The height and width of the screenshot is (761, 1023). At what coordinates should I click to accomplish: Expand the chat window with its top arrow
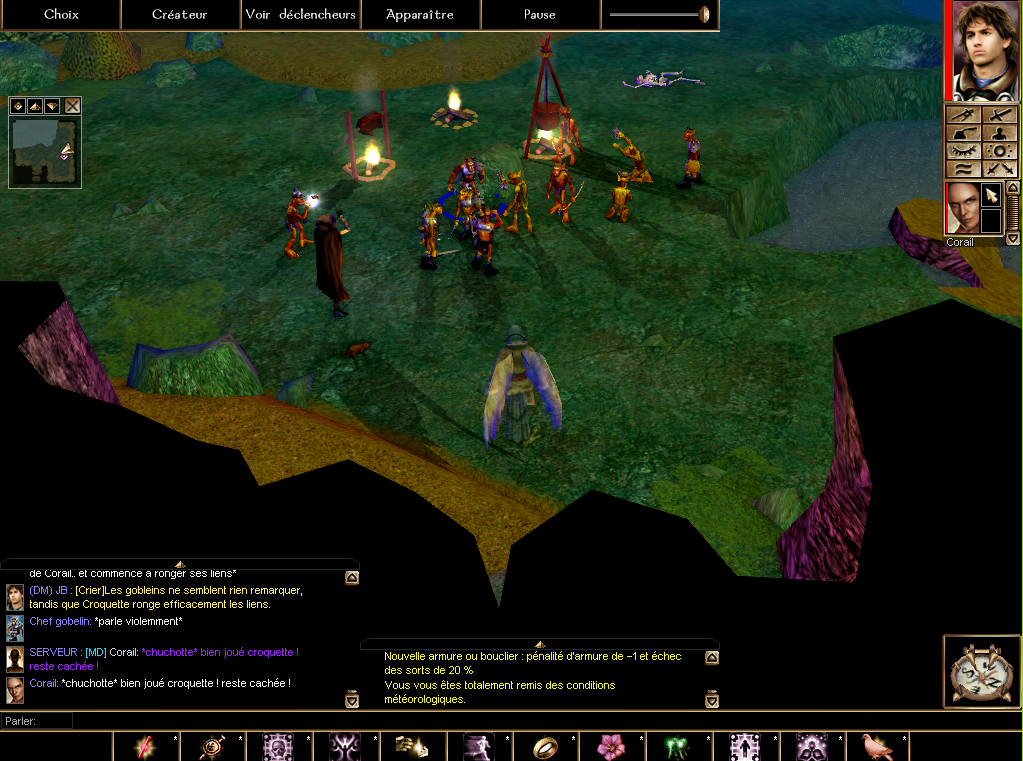pos(180,564)
